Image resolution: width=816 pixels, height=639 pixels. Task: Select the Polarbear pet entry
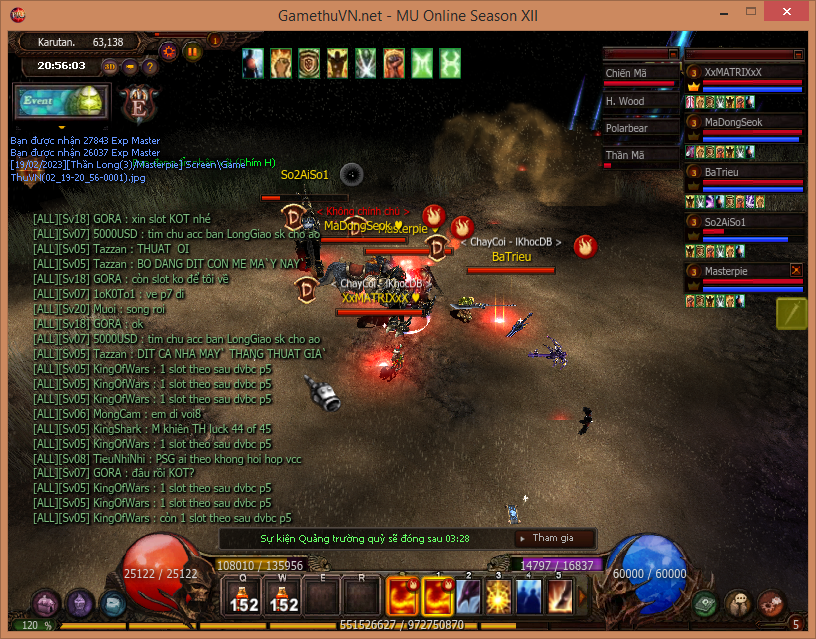click(641, 128)
